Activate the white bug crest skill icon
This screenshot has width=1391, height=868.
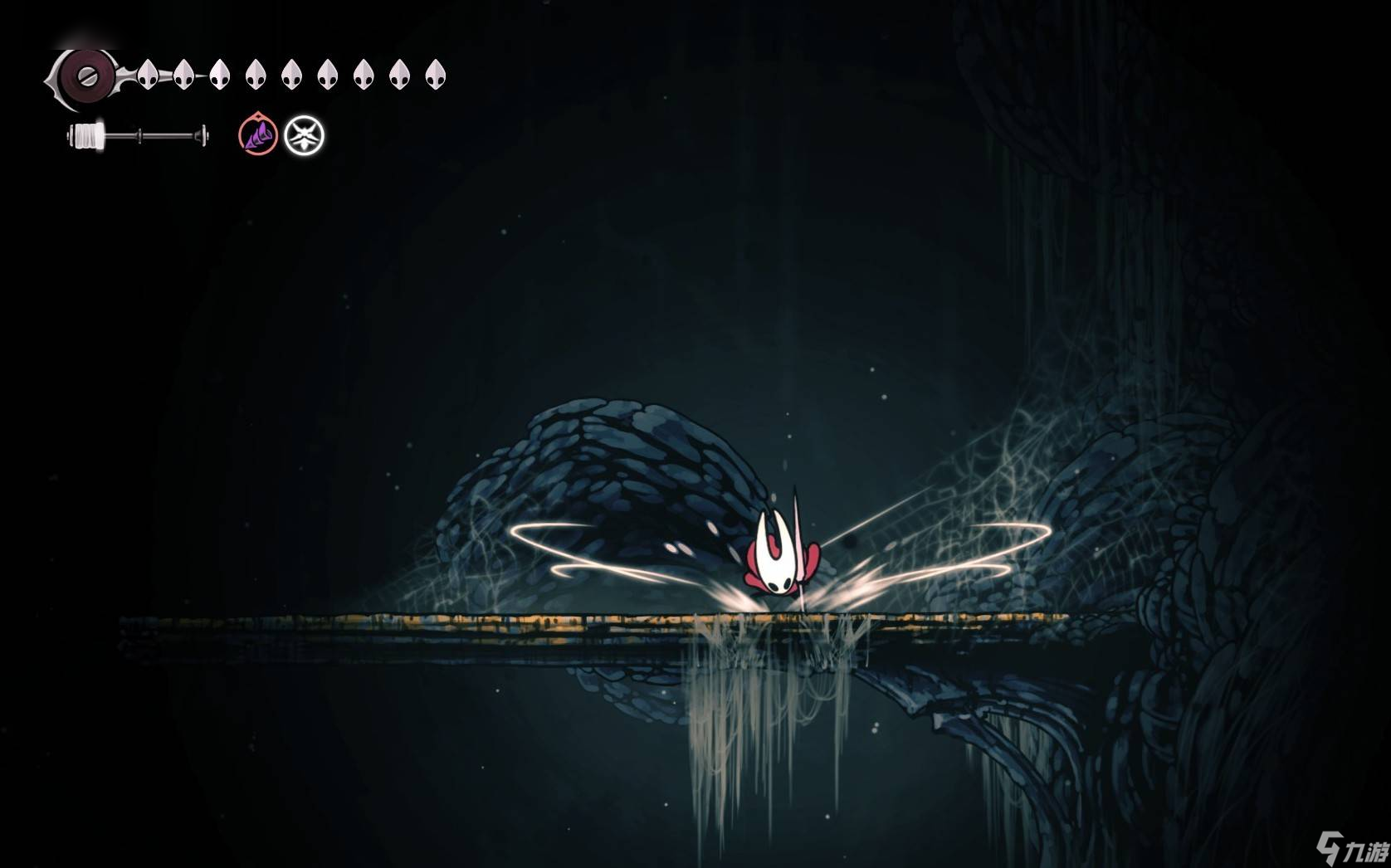pos(305,135)
